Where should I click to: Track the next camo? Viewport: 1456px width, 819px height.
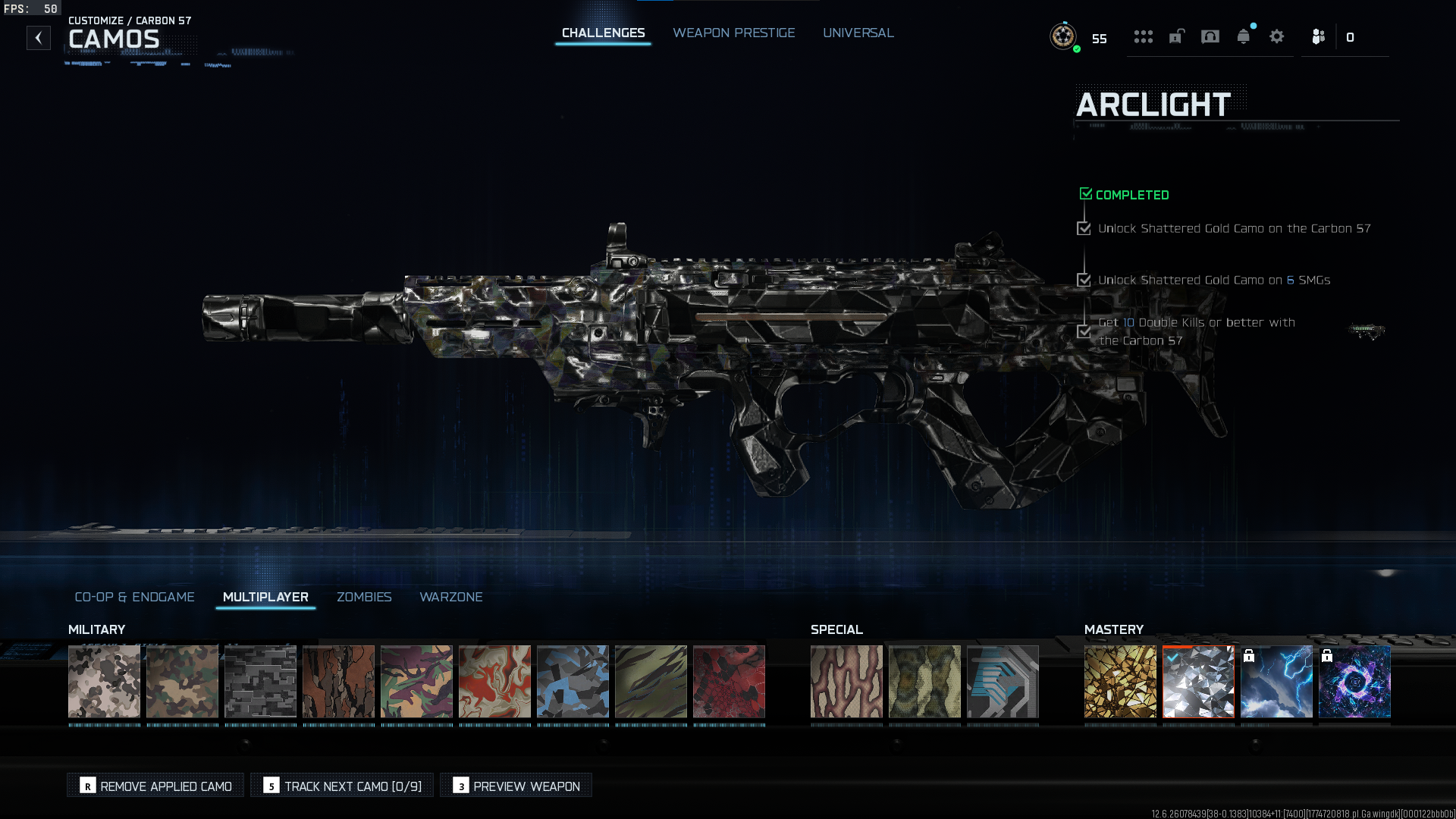[342, 786]
